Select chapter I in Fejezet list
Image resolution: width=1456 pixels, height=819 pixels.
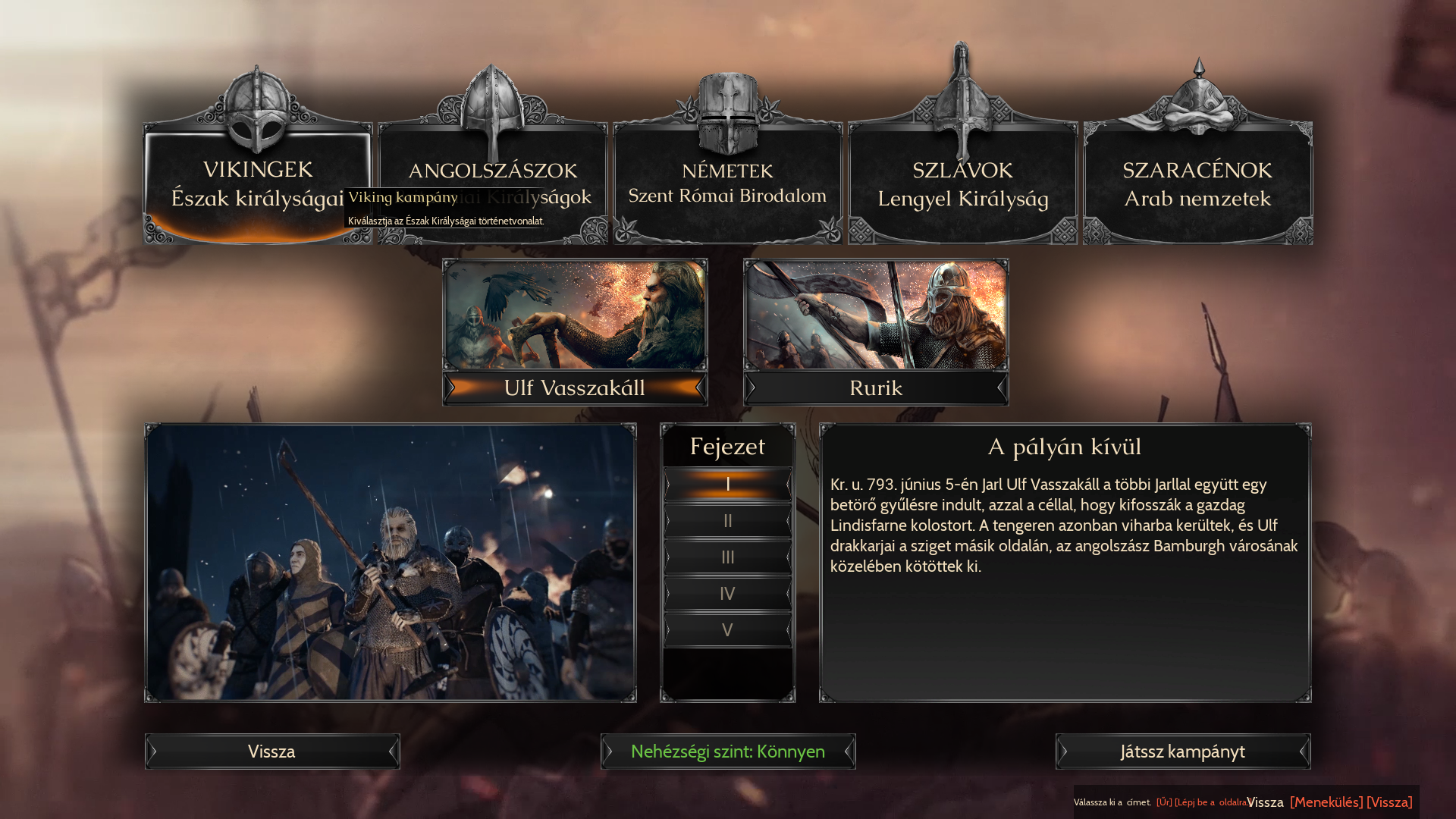pos(727,485)
